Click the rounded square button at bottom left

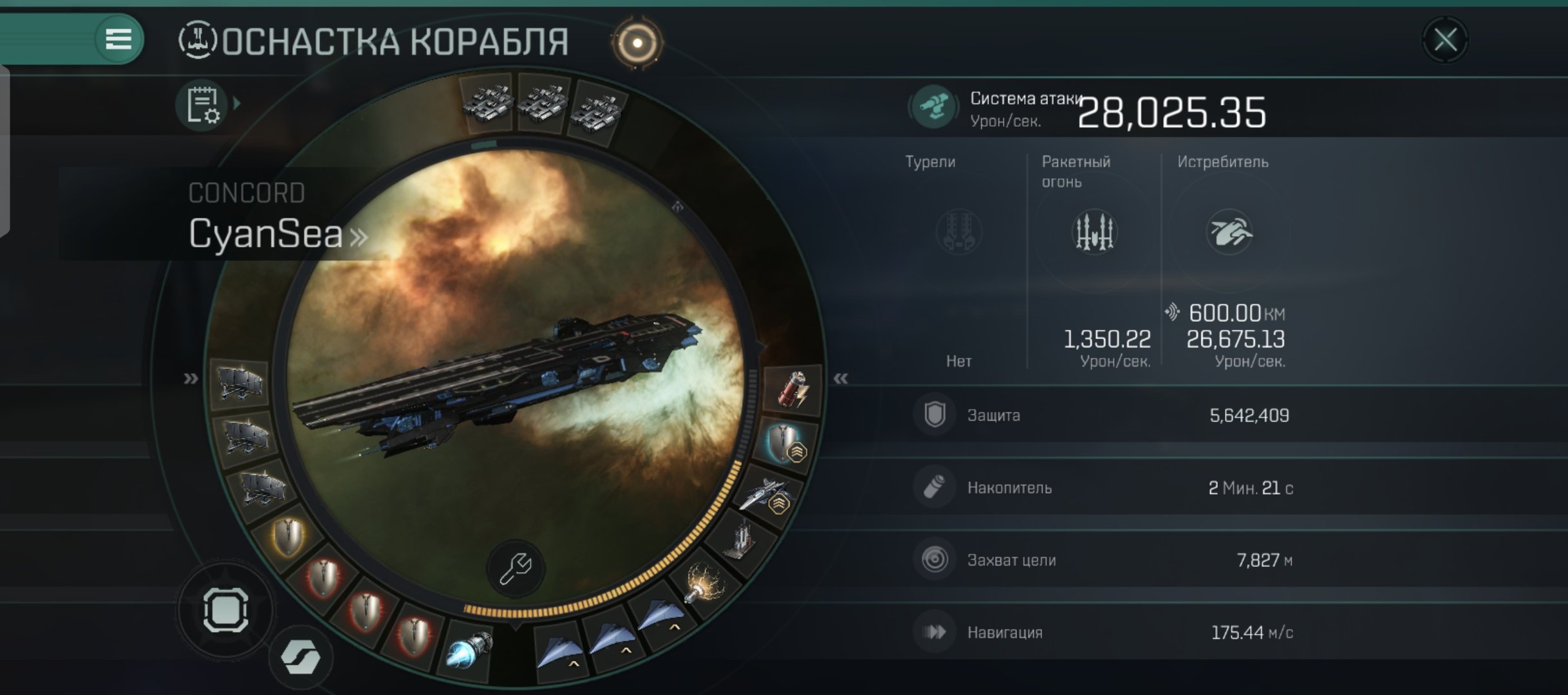point(226,609)
